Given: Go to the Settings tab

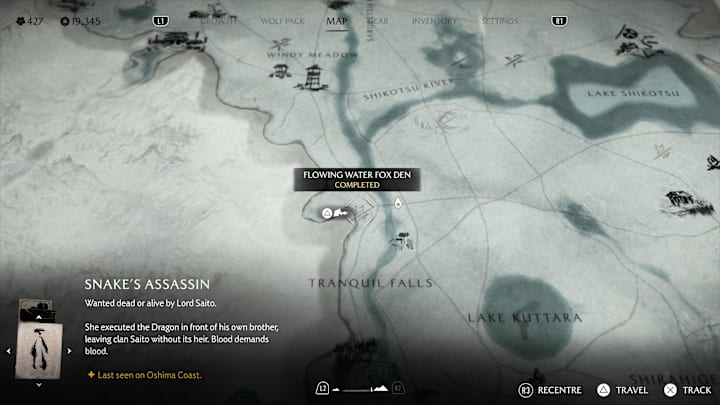Looking at the screenshot, I should pyautogui.click(x=499, y=20).
